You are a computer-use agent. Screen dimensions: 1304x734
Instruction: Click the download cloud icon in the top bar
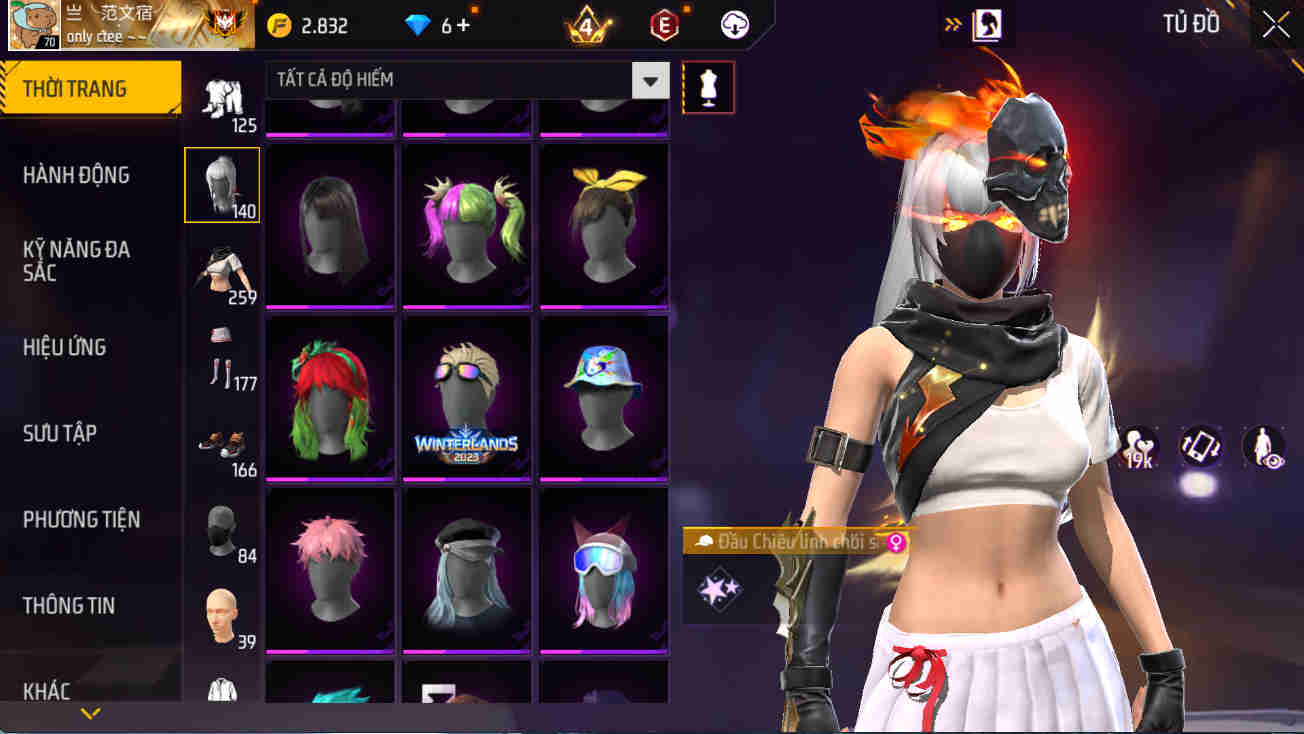[x=736, y=25]
